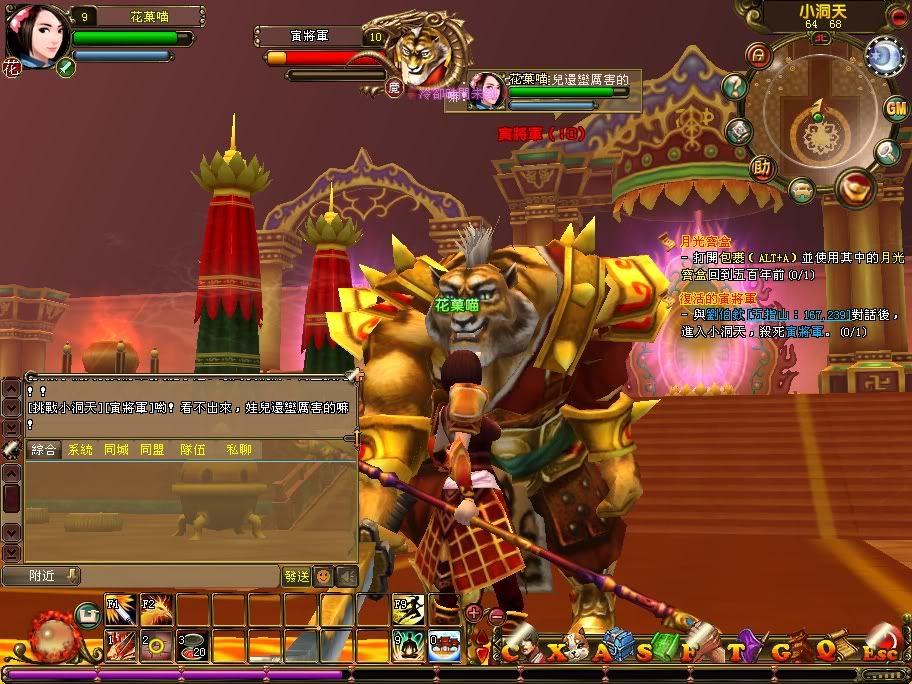Viewport: 912px width, 684px height.
Task: Toggle the chat speaker icon
Action: point(346,576)
